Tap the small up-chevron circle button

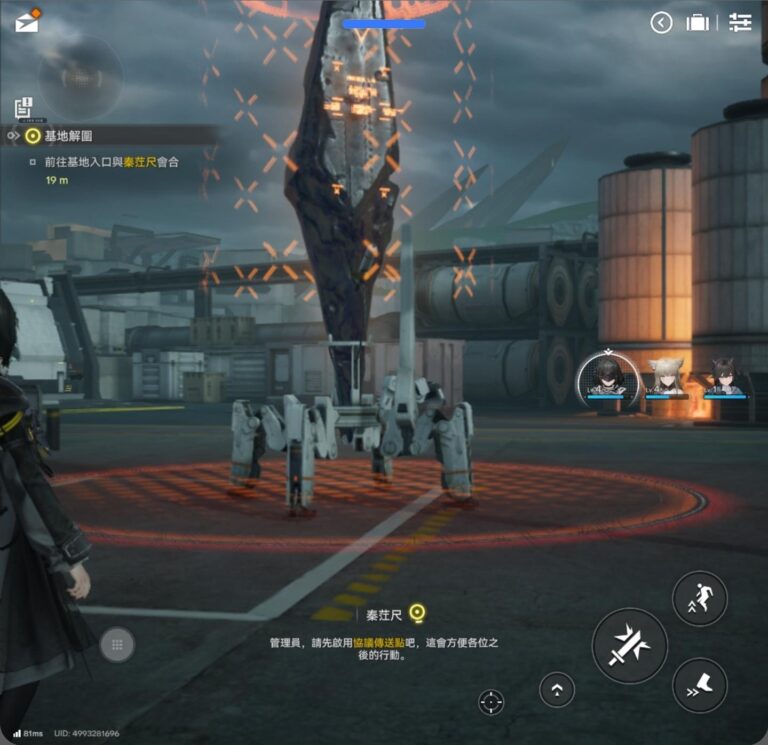pyautogui.click(x=557, y=689)
